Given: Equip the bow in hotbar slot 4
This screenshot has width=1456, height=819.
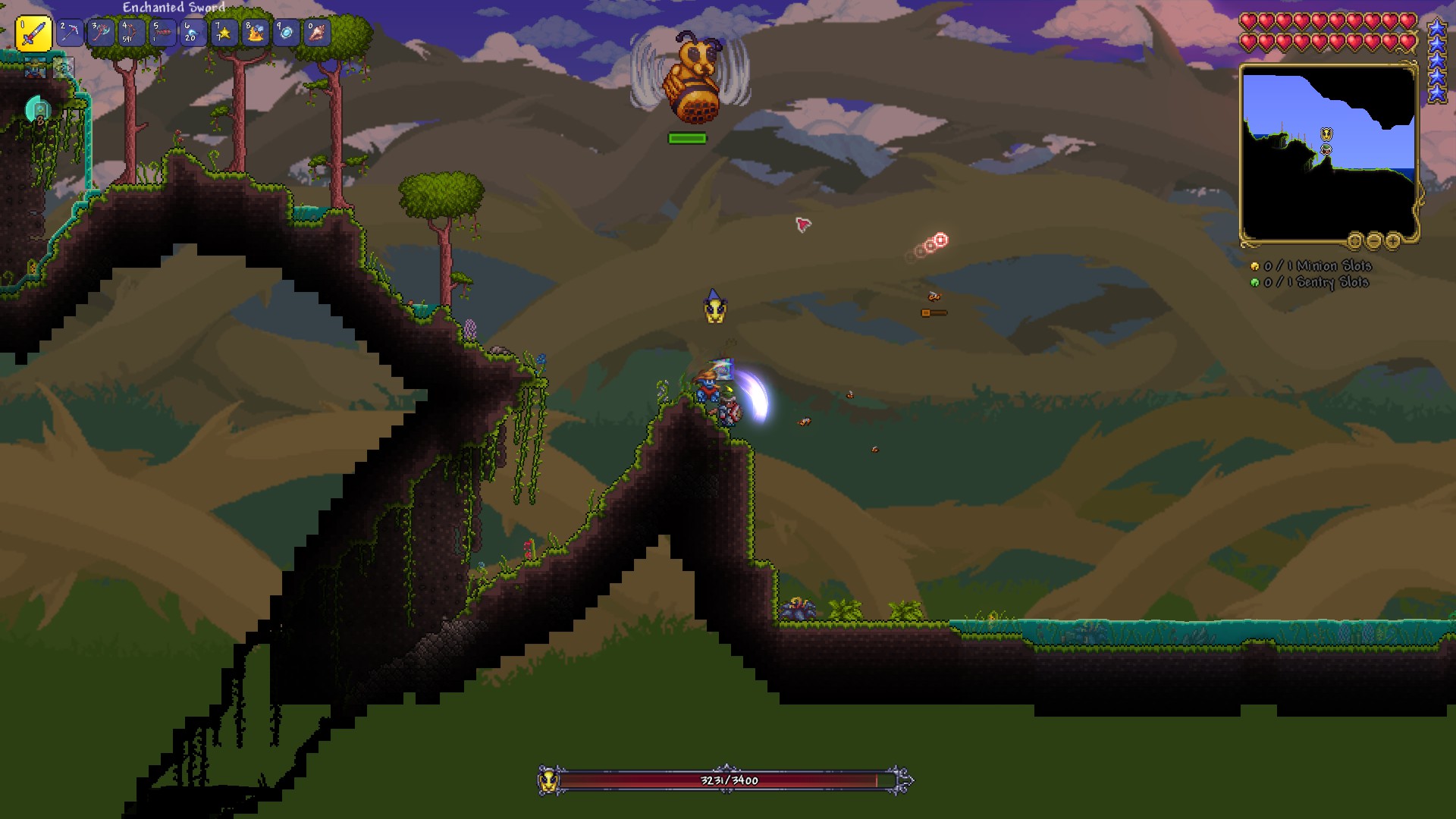Looking at the screenshot, I should (131, 33).
